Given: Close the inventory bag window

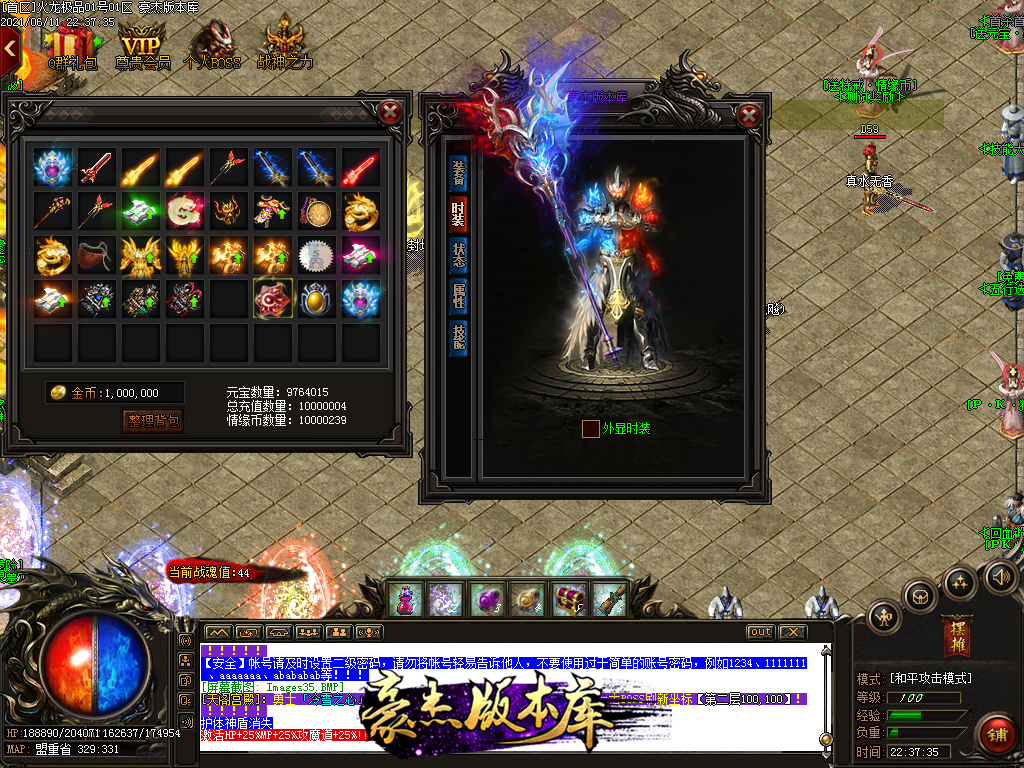Looking at the screenshot, I should click(x=392, y=111).
